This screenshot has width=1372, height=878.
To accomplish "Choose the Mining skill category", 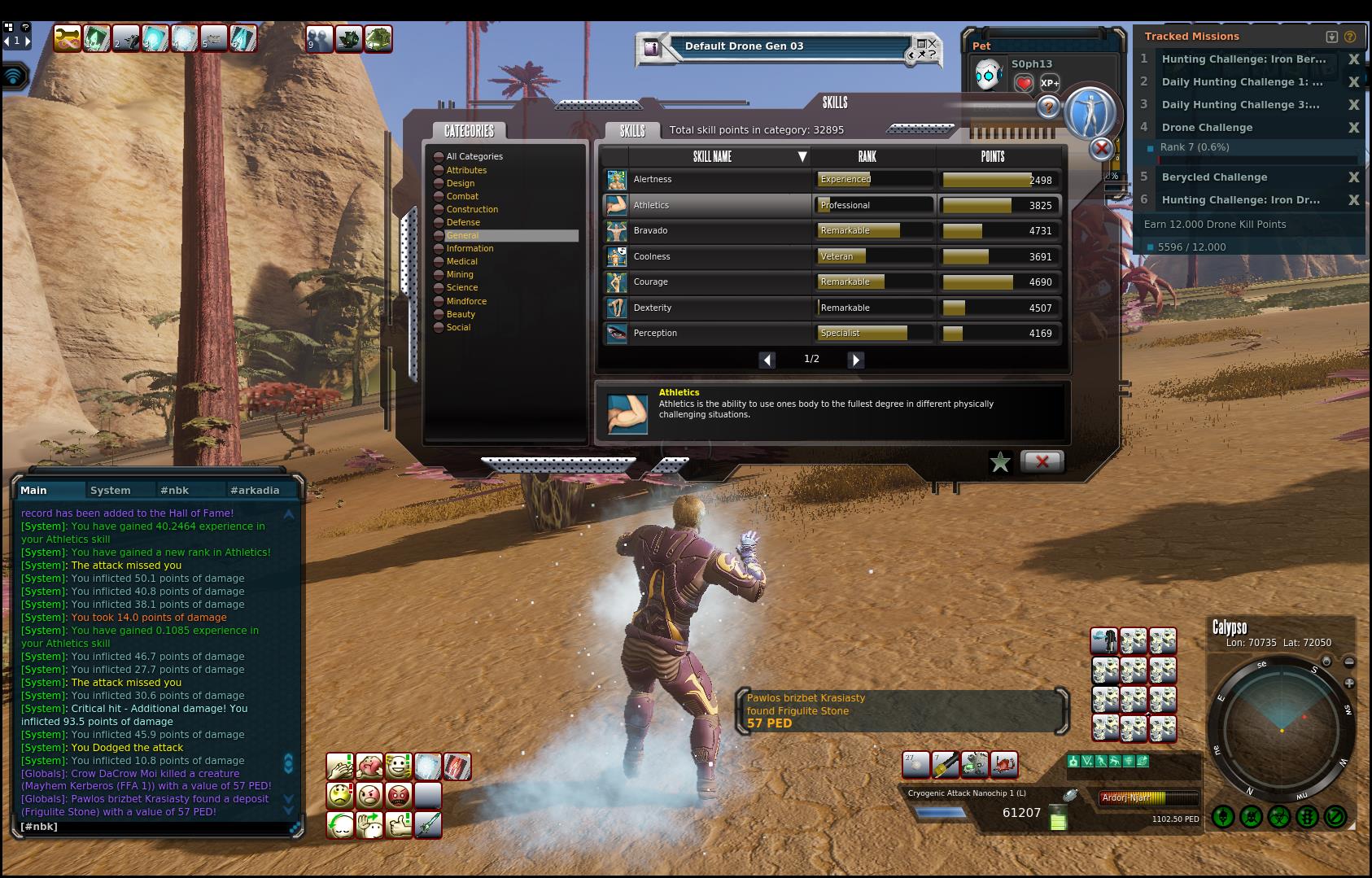I will (x=460, y=274).
